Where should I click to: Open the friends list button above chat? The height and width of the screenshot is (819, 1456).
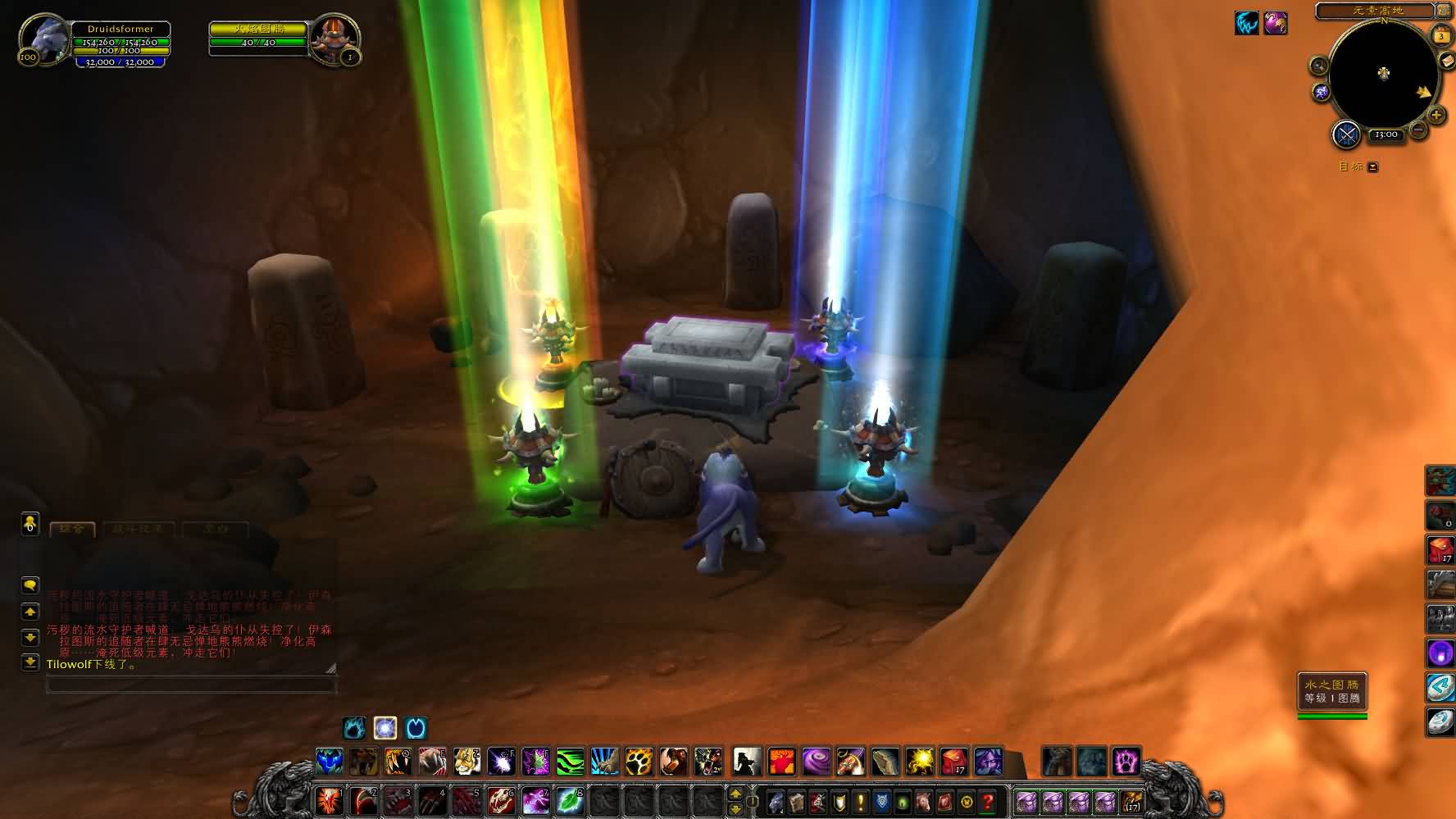click(30, 523)
